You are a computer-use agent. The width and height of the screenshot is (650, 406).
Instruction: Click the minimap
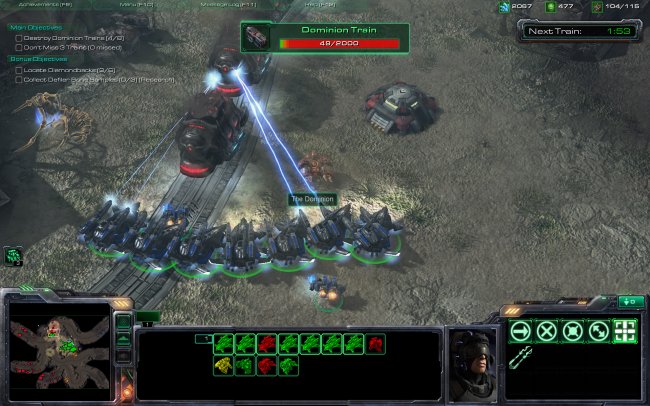(58, 348)
